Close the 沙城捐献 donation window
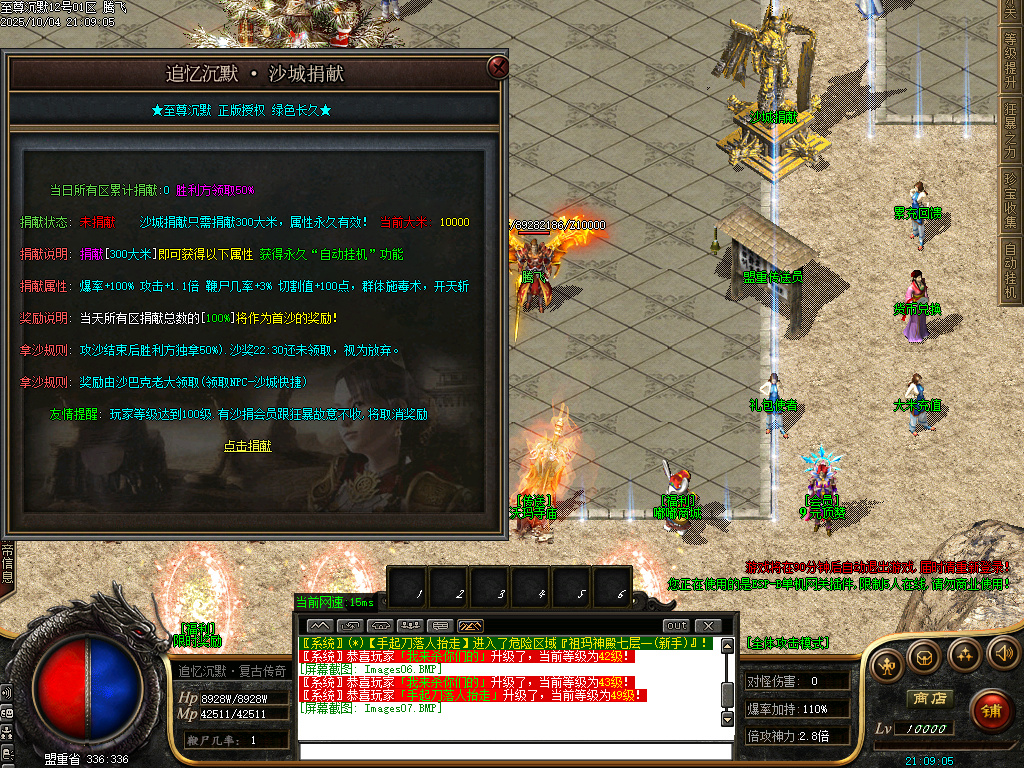1024x768 pixels. coord(497,68)
